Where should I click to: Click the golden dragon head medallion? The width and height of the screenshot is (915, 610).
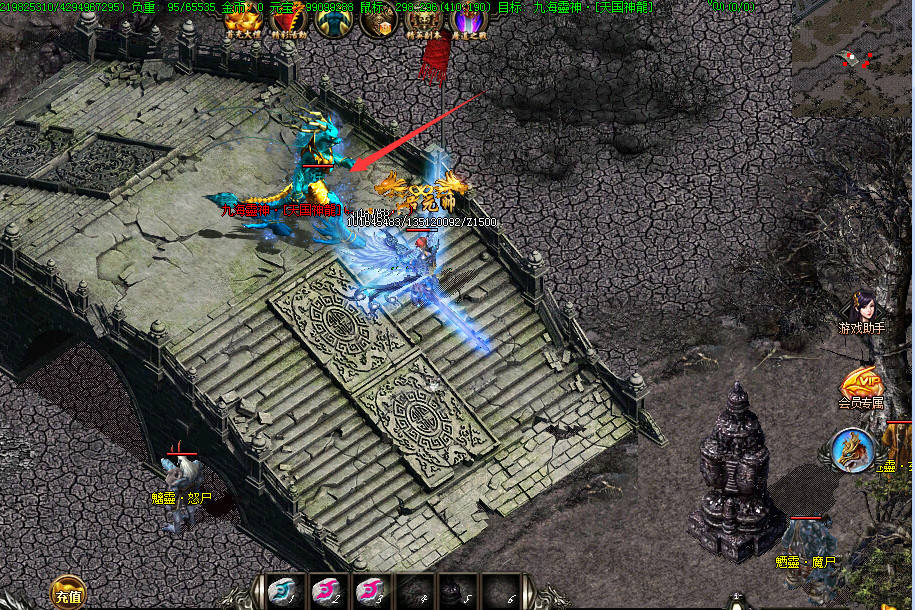[x=853, y=450]
